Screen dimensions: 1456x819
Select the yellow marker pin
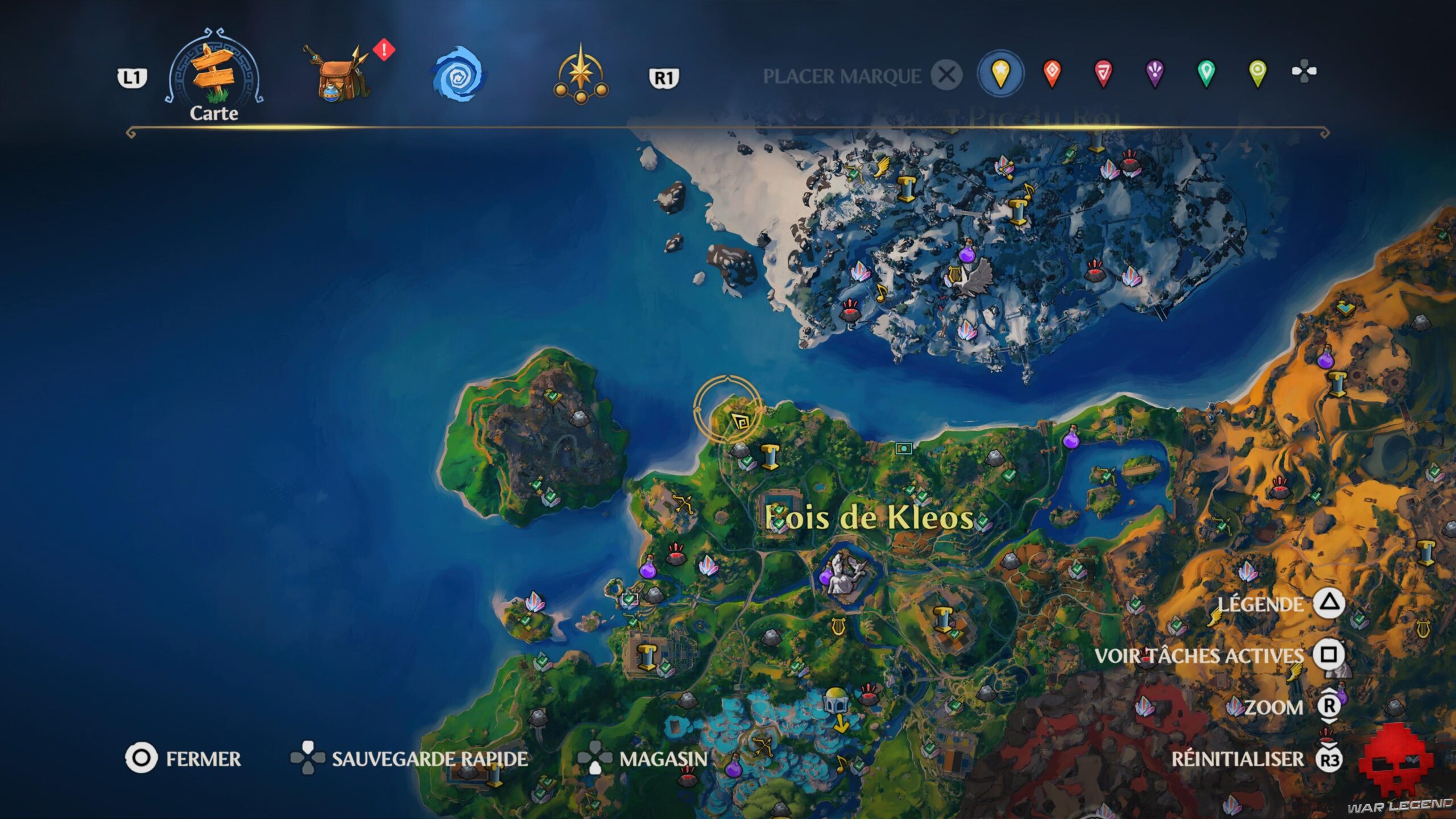pos(1001,73)
